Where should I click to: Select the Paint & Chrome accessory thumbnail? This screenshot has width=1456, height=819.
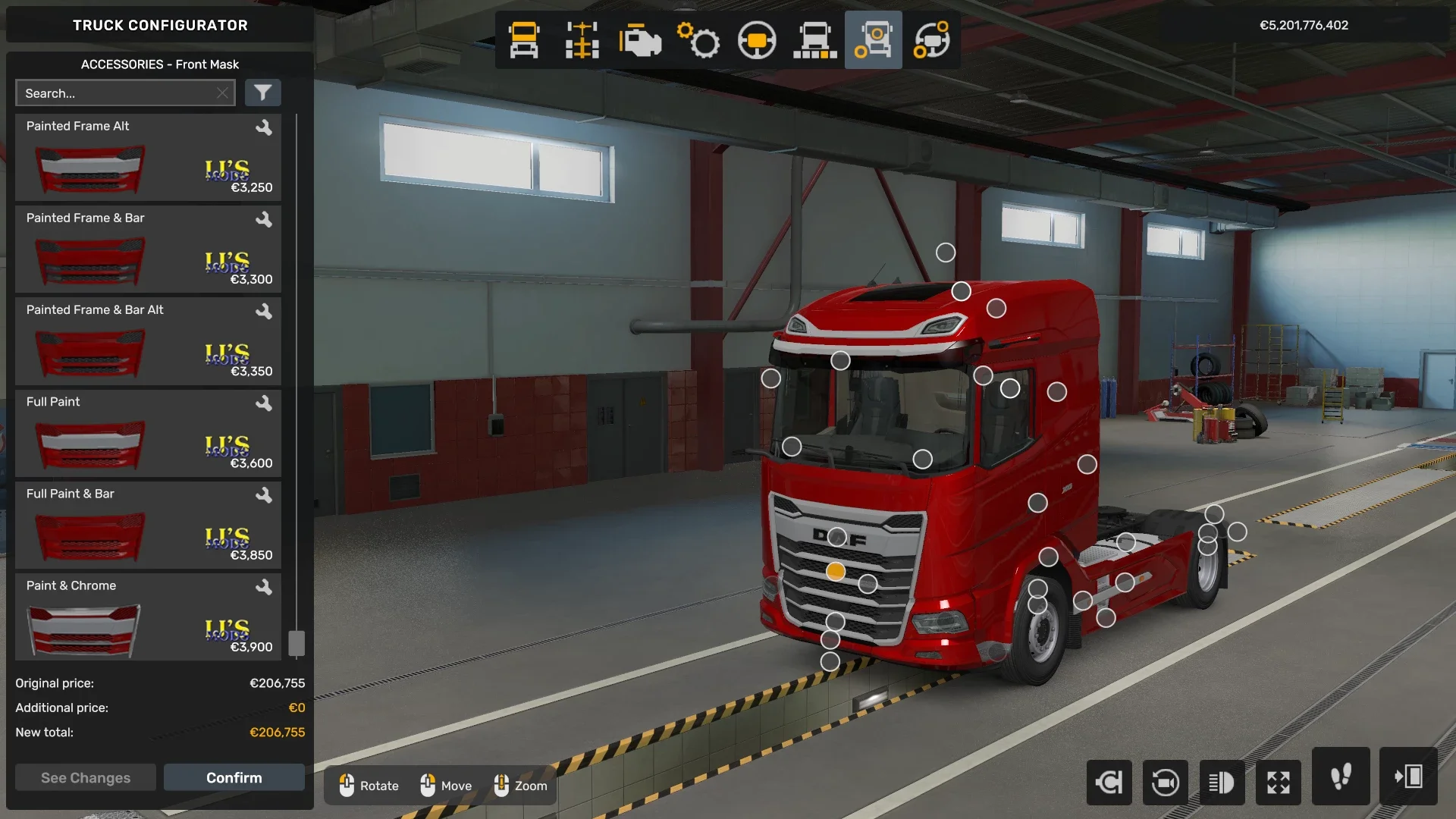click(83, 629)
